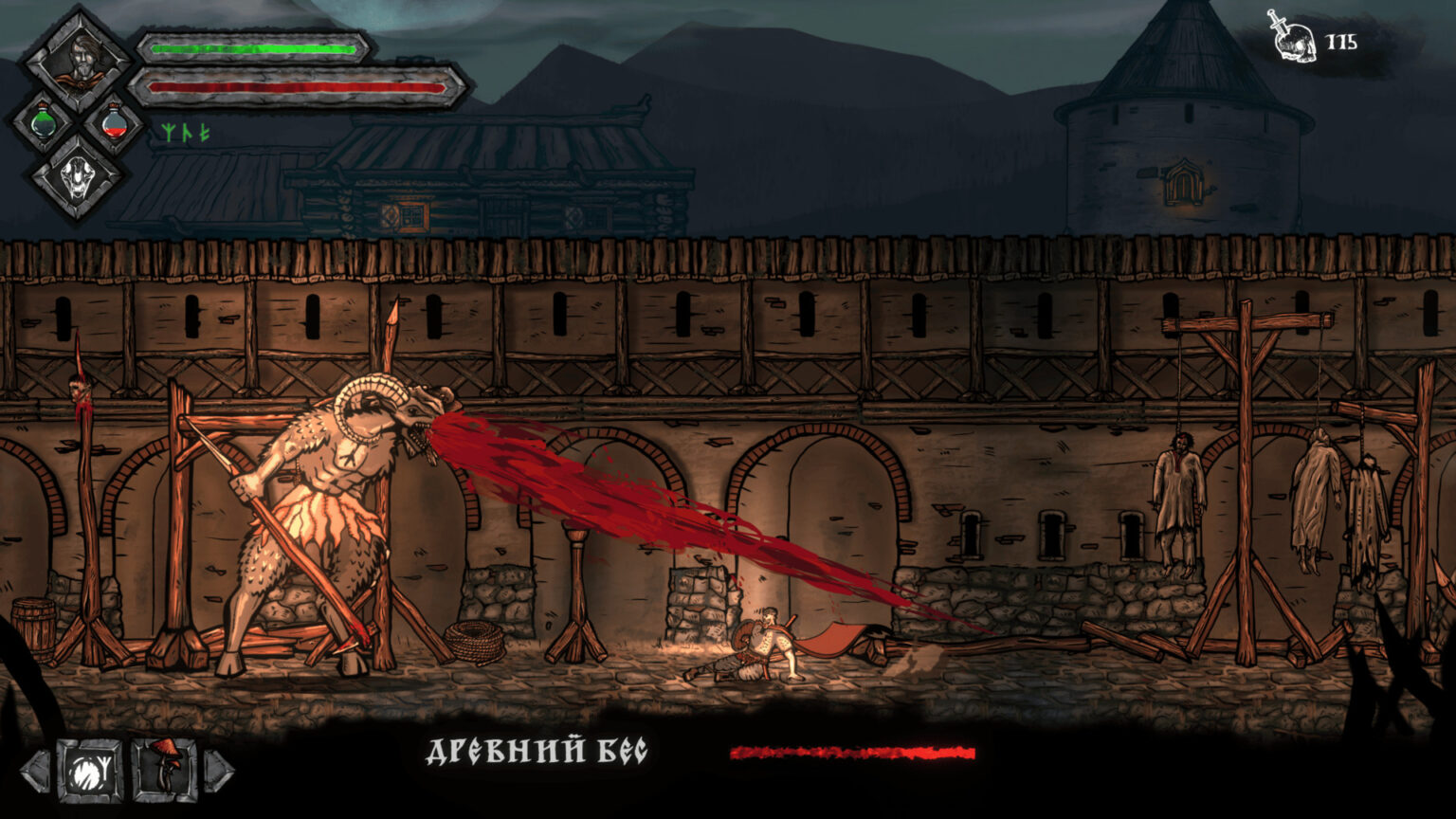
Task: Activate the beast skull ability
Action: point(77,178)
